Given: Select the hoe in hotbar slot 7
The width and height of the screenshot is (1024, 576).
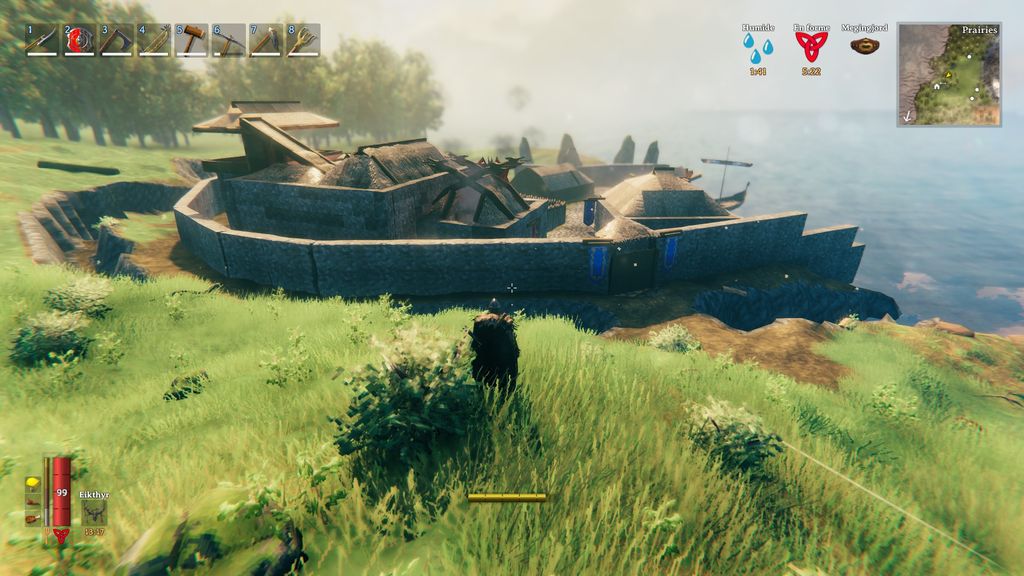Looking at the screenshot, I should (x=266, y=40).
